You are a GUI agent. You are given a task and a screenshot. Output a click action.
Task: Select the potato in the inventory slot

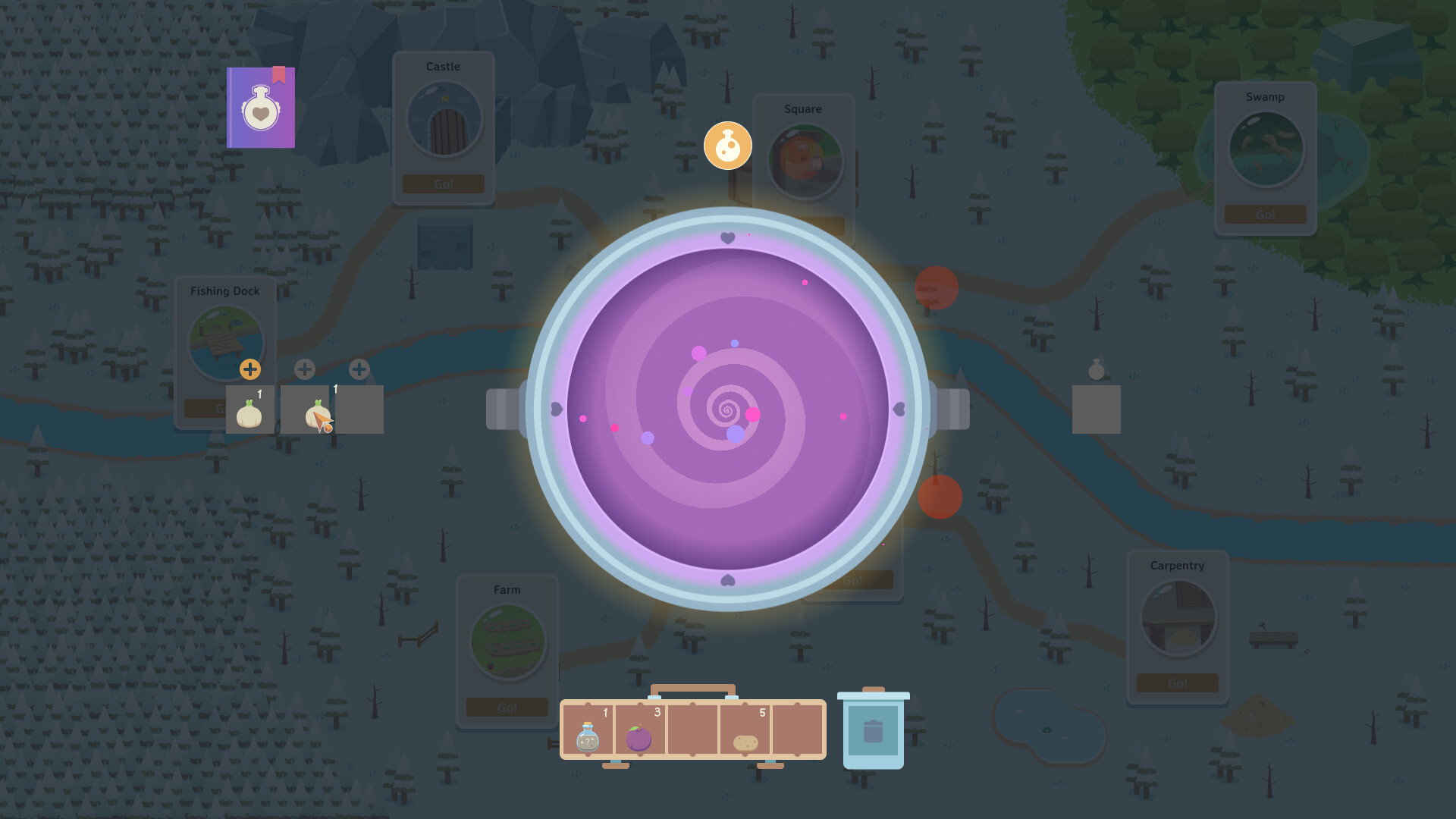pyautogui.click(x=747, y=739)
